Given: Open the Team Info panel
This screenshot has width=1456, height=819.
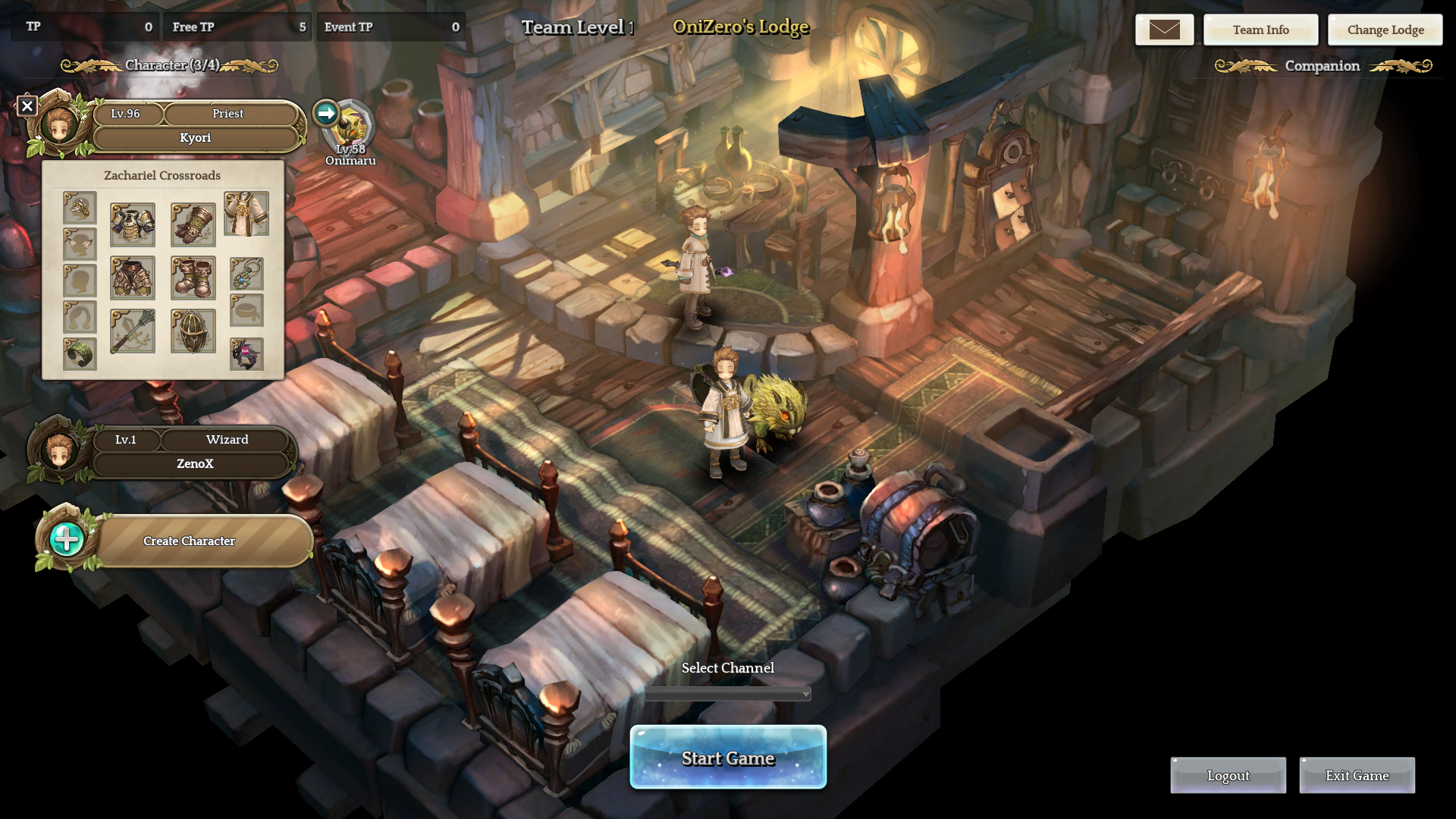Looking at the screenshot, I should point(1260,30).
